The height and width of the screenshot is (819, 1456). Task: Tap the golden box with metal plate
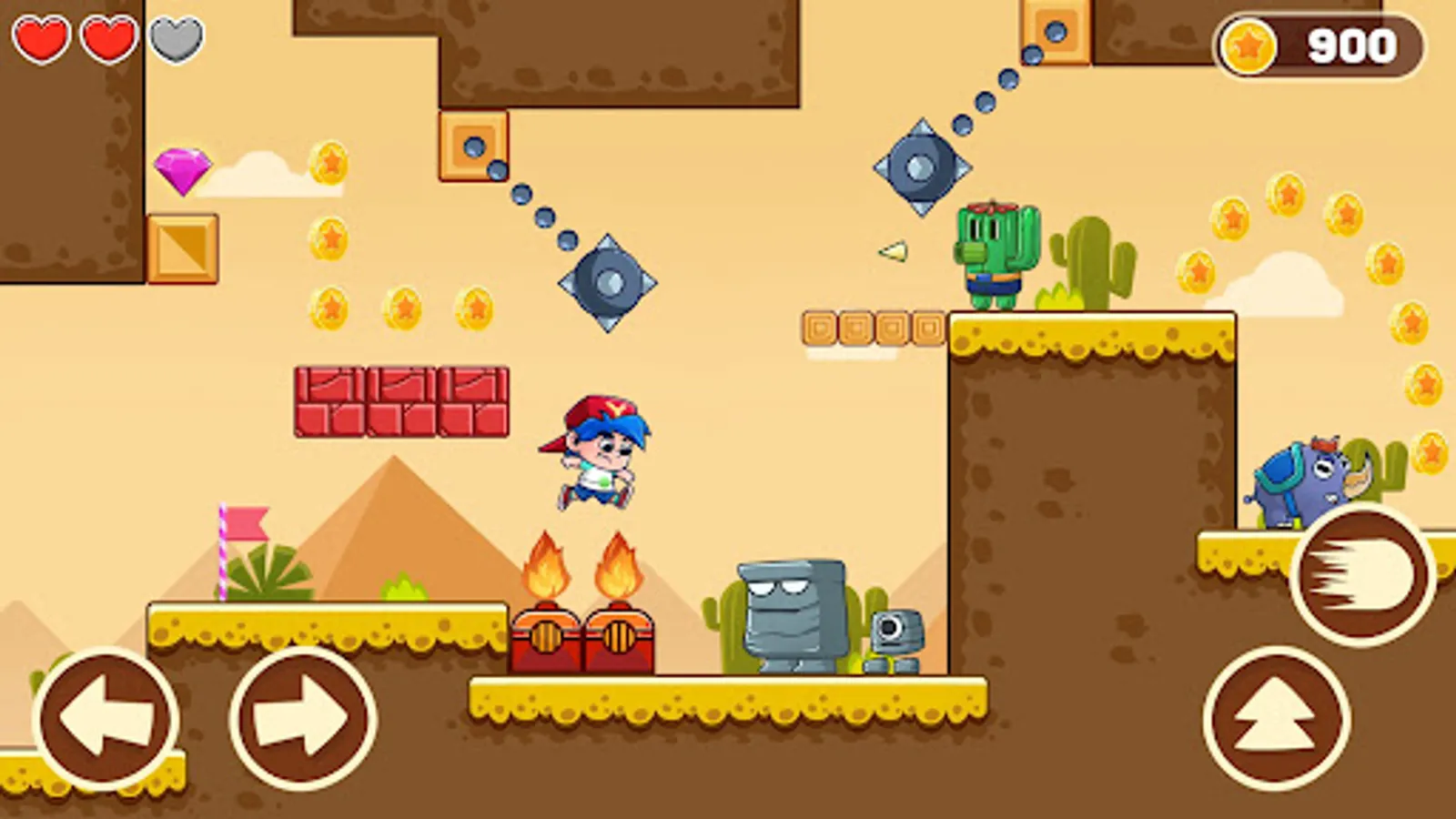tap(183, 248)
